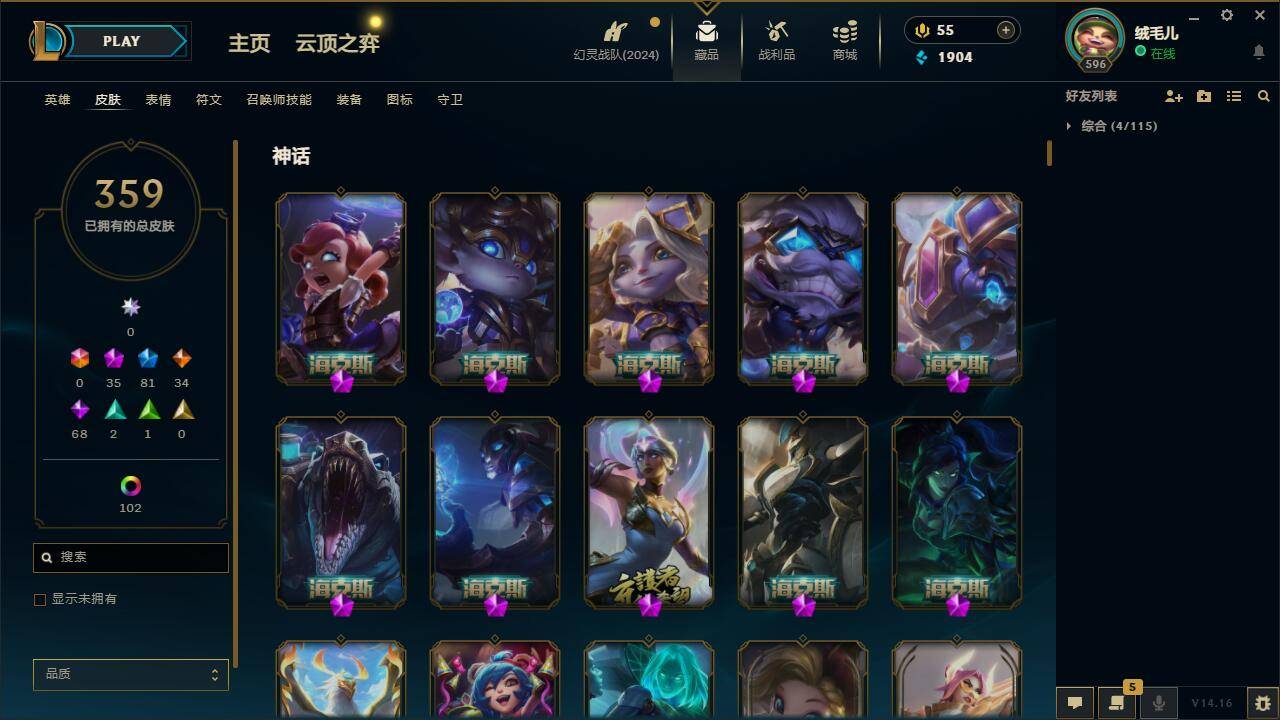Open the 品质 quality dropdown

(130, 675)
